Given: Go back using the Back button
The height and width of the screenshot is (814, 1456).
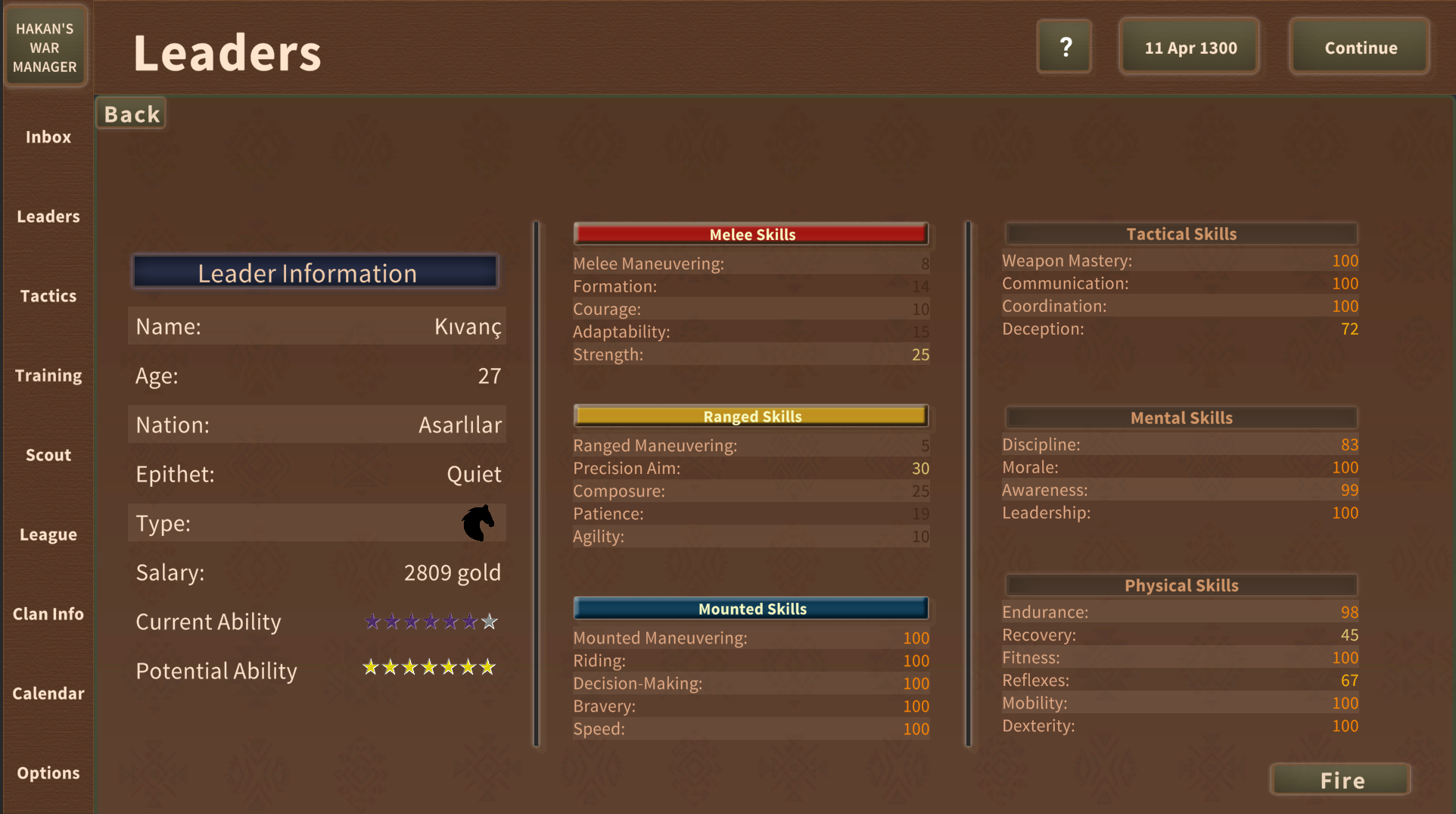Looking at the screenshot, I should 130,113.
